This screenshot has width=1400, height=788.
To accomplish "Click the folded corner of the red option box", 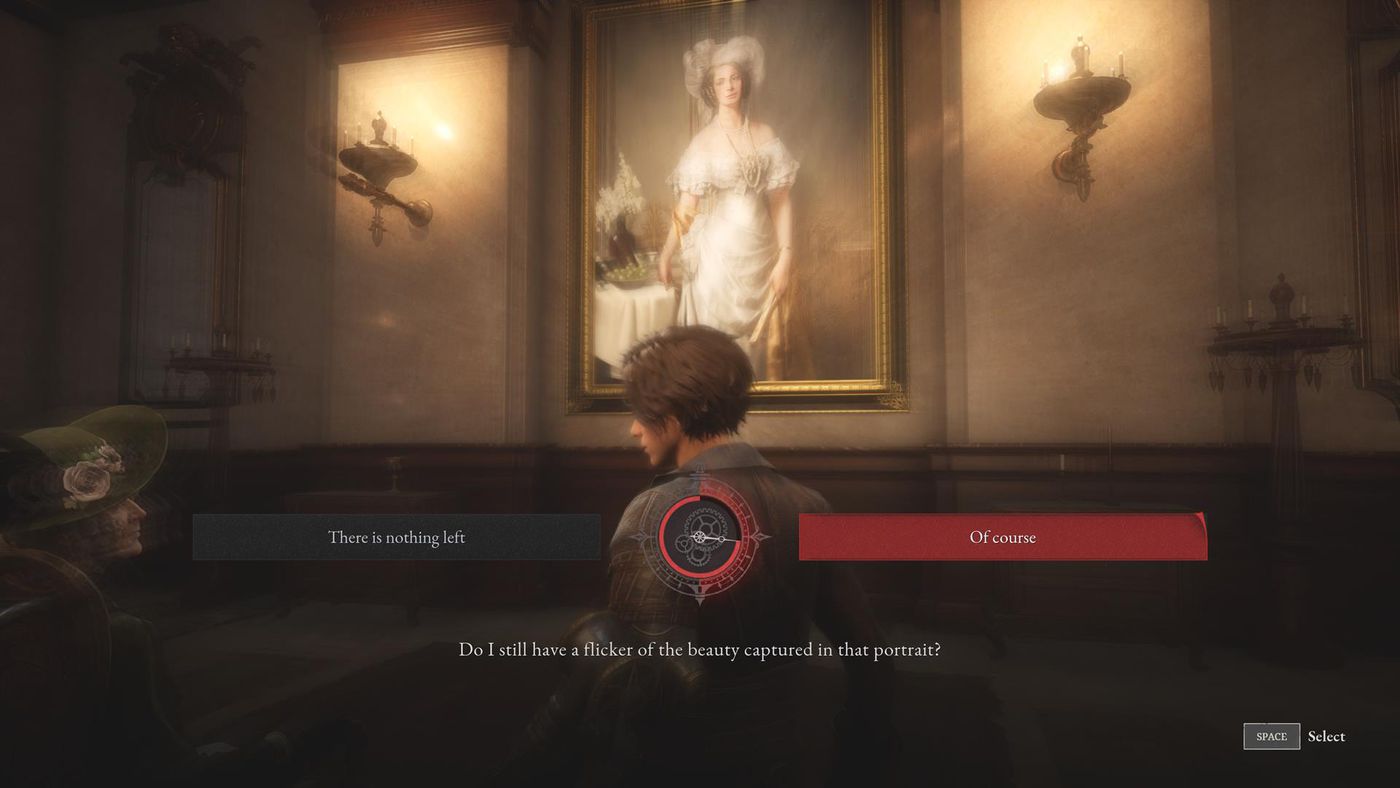I will pos(1200,519).
